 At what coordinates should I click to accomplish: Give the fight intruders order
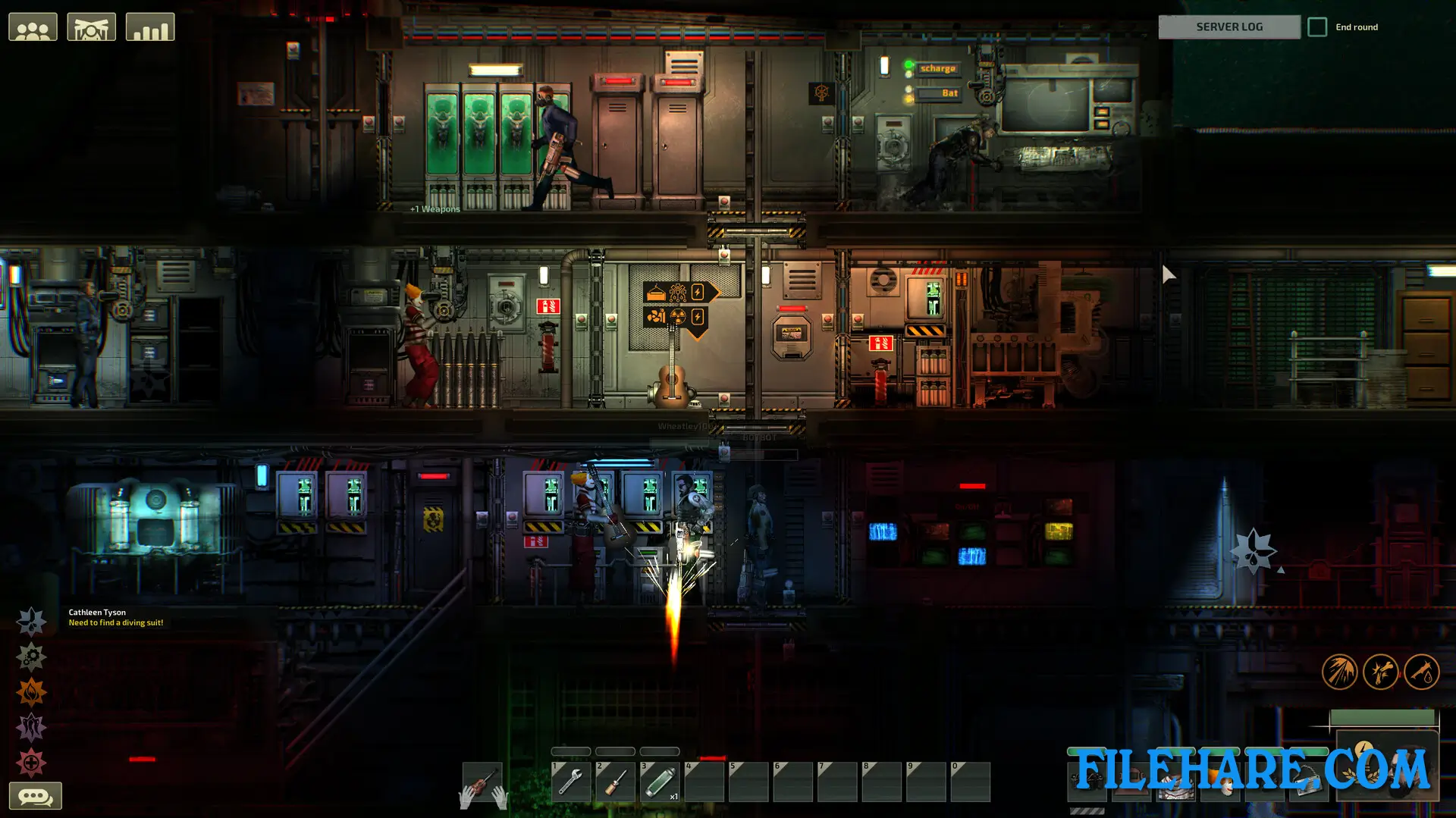pos(31,728)
